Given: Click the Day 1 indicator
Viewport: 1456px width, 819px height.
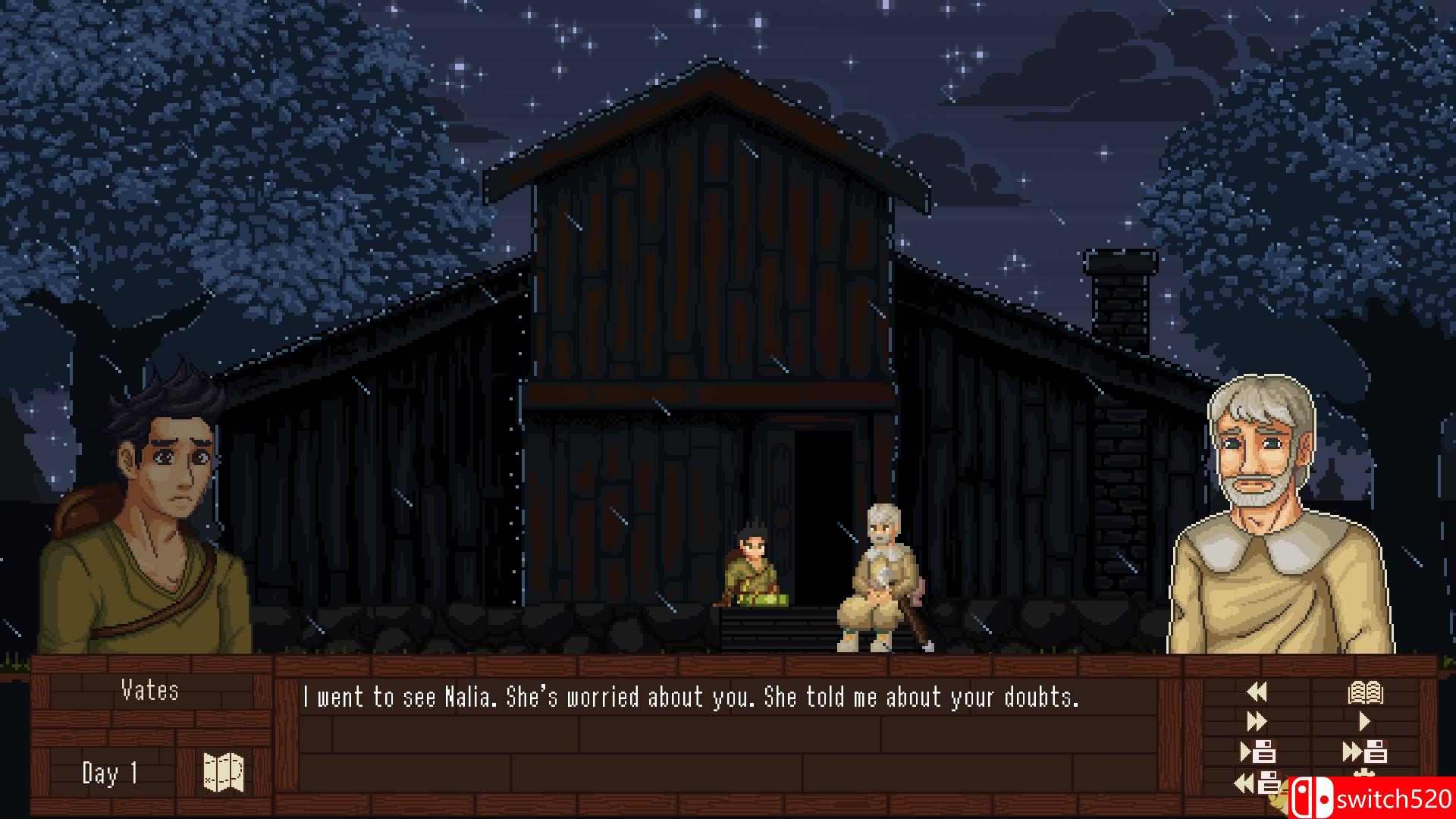Looking at the screenshot, I should pyautogui.click(x=109, y=772).
